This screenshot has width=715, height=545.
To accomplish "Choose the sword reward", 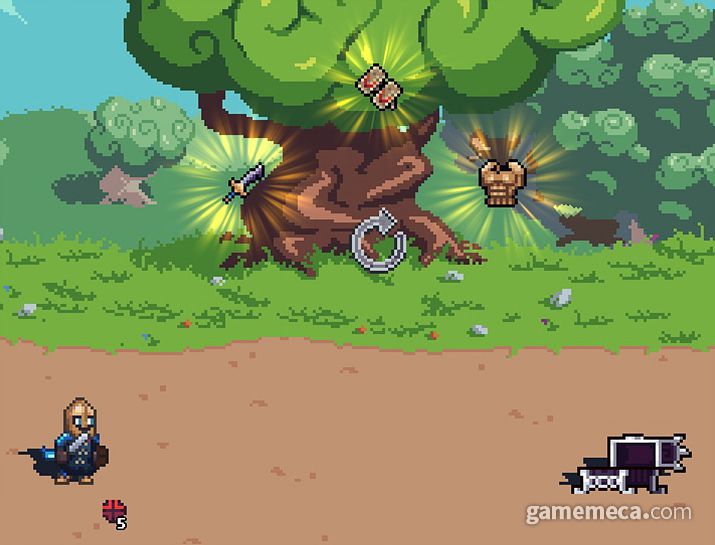I will 247,184.
